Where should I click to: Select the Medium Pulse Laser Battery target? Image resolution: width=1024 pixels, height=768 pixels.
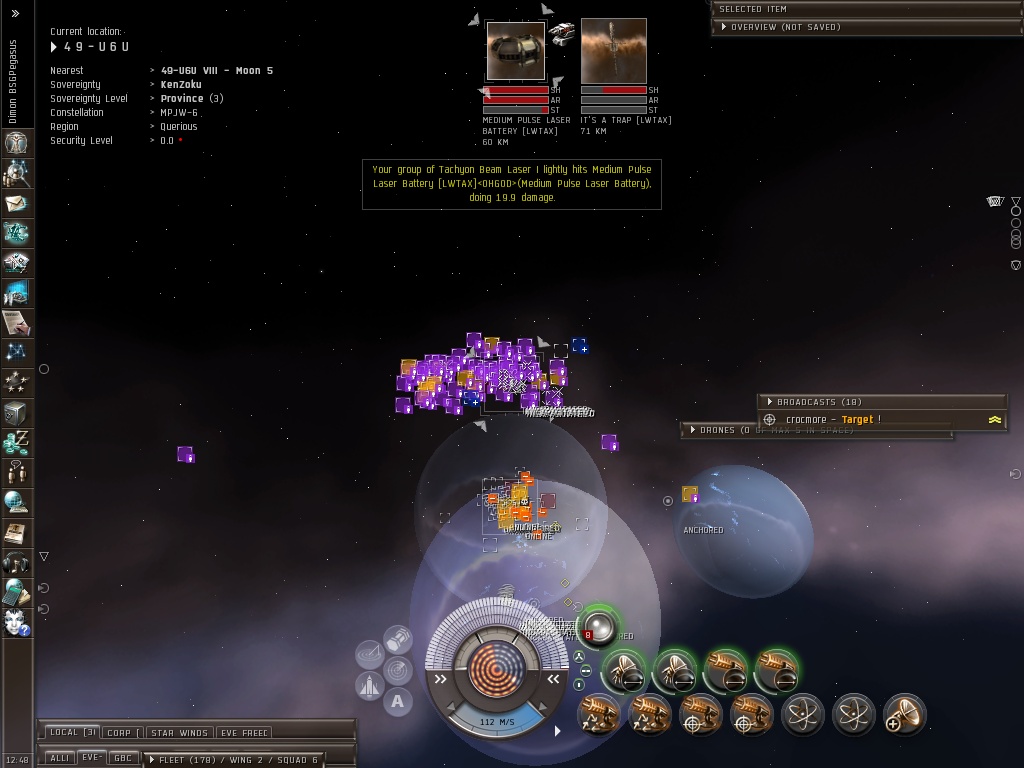[516, 52]
